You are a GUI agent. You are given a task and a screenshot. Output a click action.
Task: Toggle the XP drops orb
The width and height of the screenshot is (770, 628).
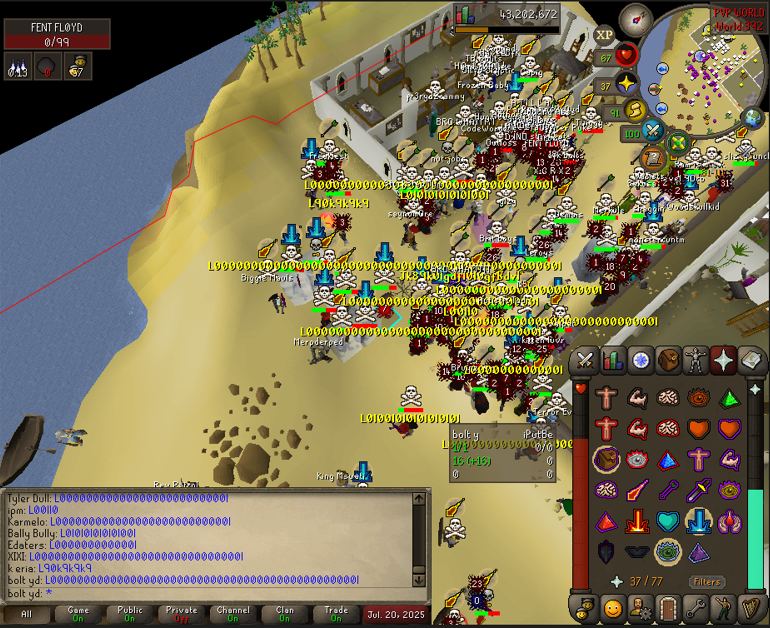604,34
